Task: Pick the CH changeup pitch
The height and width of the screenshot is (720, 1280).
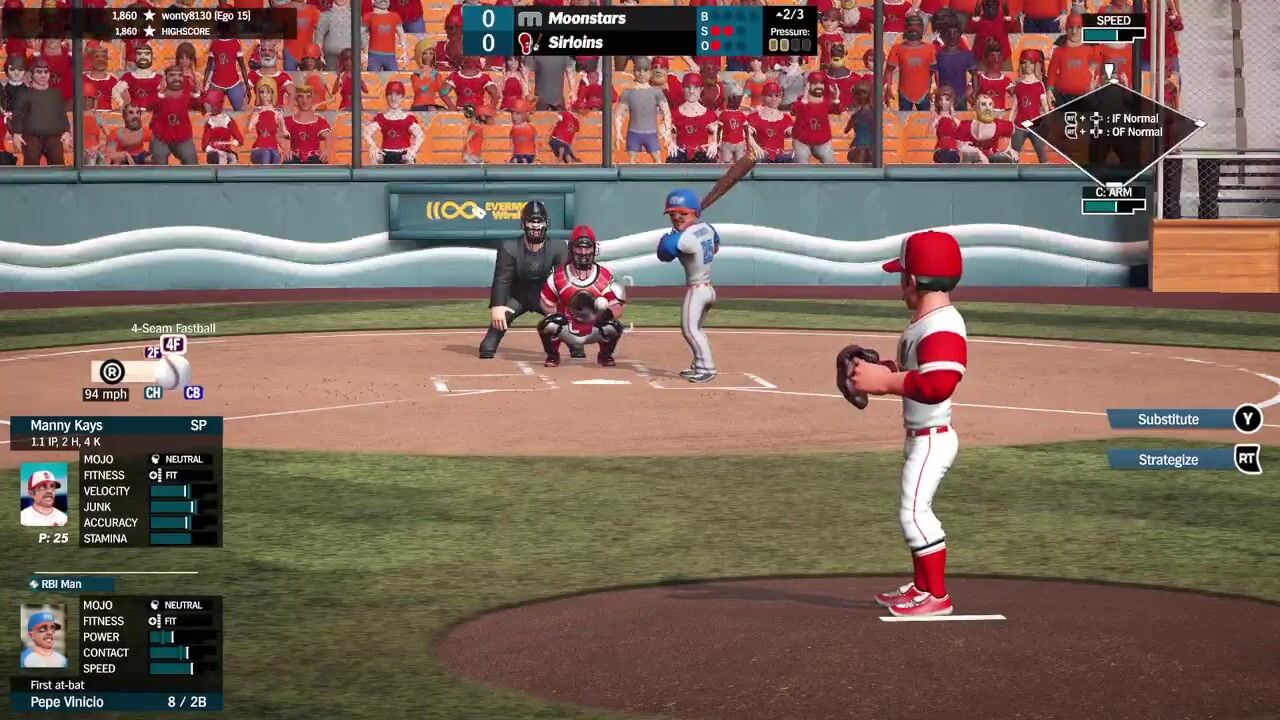Action: [153, 393]
